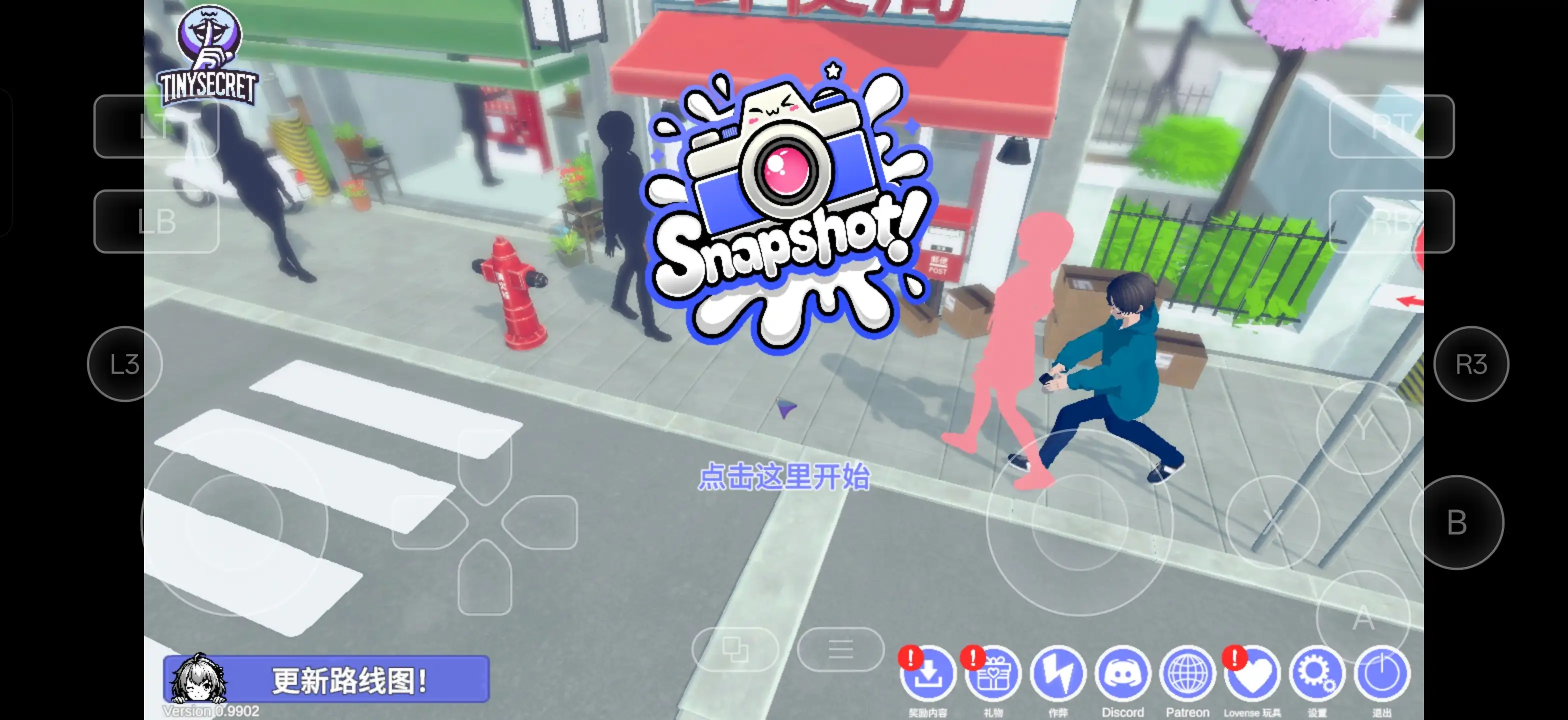1568x720 pixels.
Task: Tap the emulator overlay hamburger menu button
Action: pyautogui.click(x=840, y=649)
